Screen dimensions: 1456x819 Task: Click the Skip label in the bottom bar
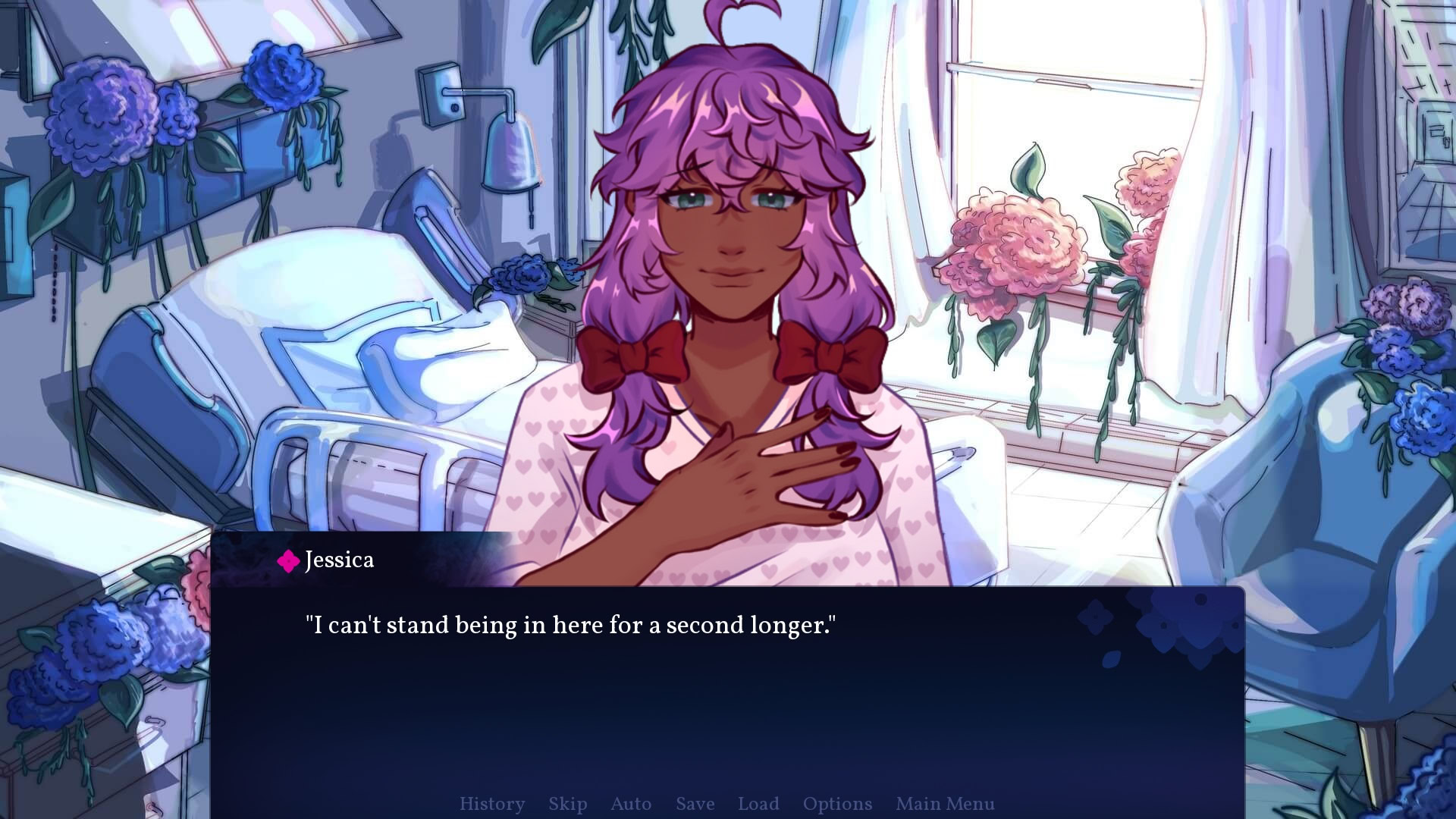point(567,804)
